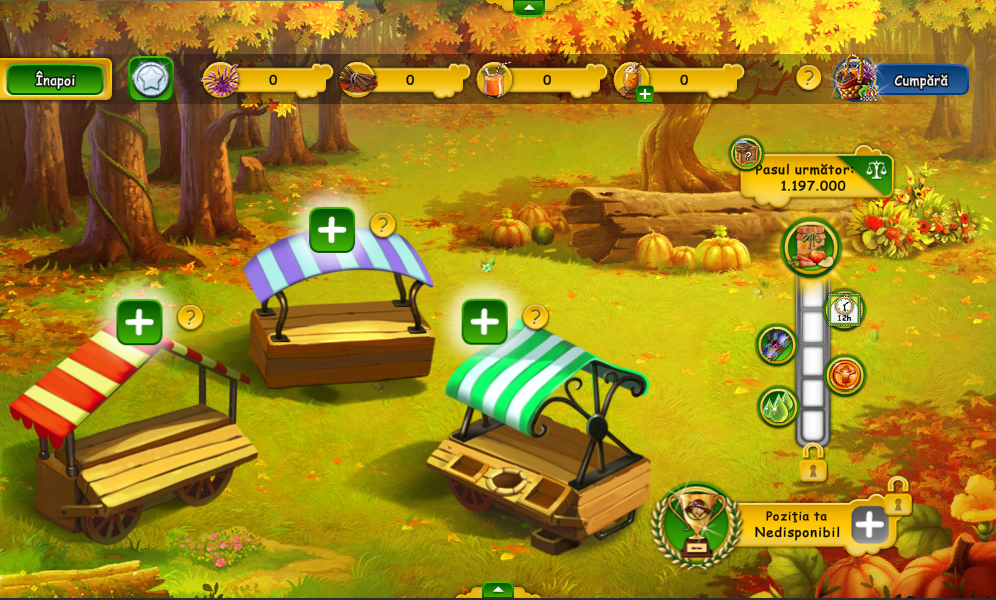Open the mystery crate by Pasul următor
Screen dimensions: 996x600
(746, 154)
